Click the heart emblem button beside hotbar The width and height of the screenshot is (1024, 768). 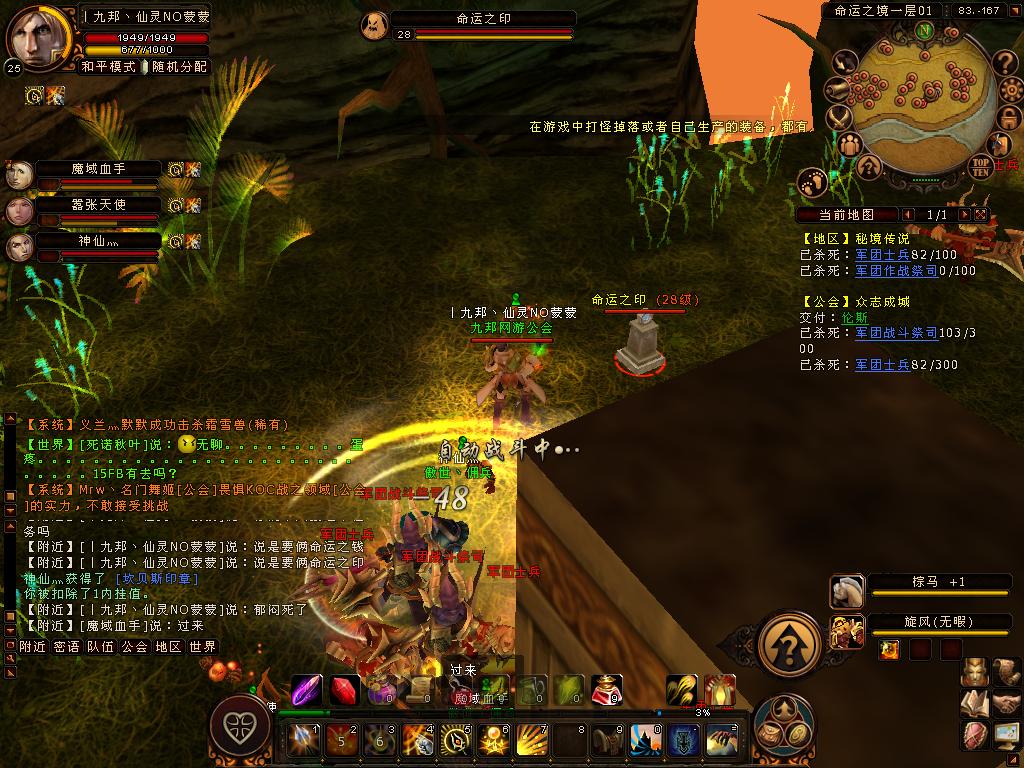239,724
